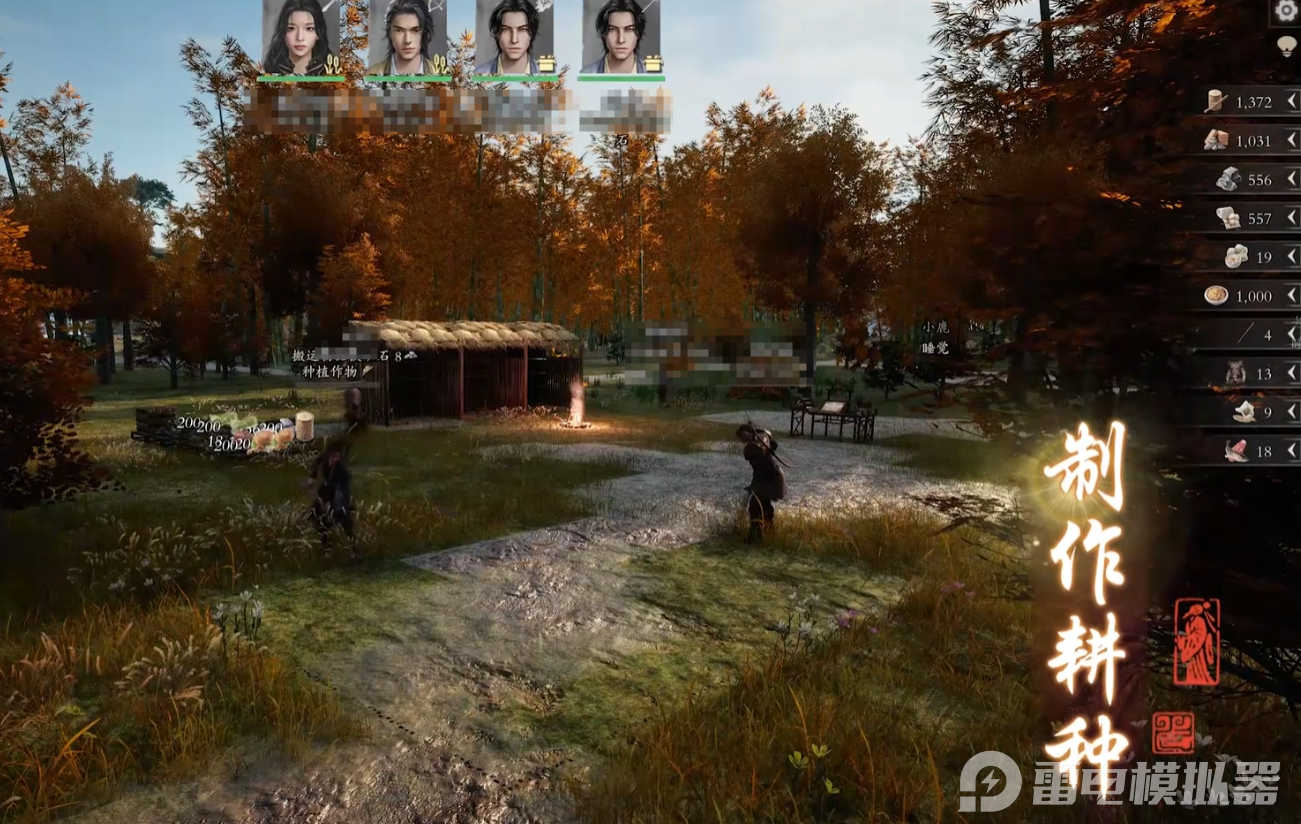Expand the resource row showing 19
The height and width of the screenshot is (824, 1301).
1291,257
